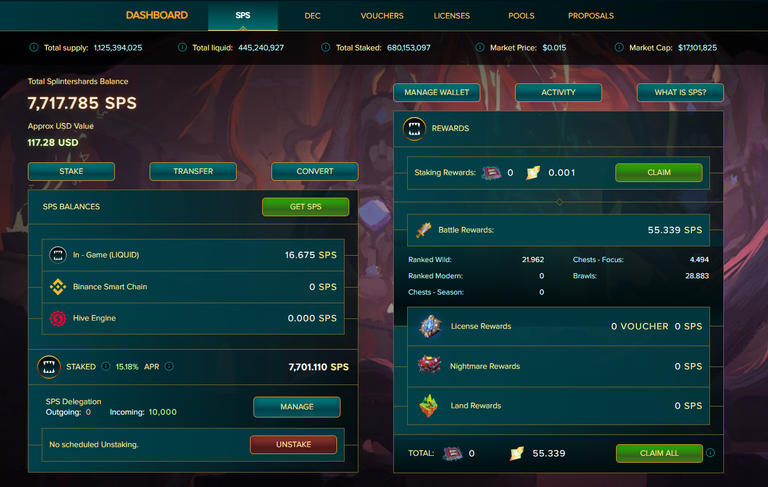768x487 pixels.
Task: Claim the staking rewards
Action: tap(659, 172)
